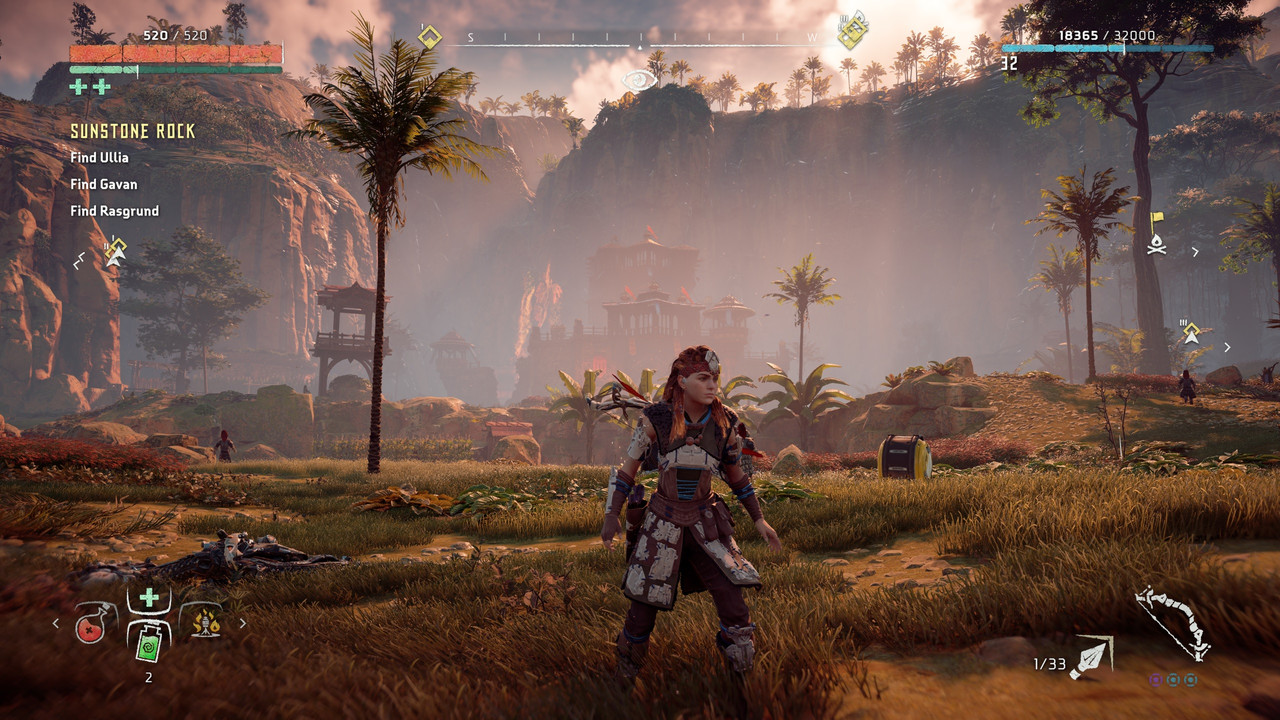Screen dimensions: 1280x720
Task: Click the purple weapon modification slot
Action: coord(1155,679)
